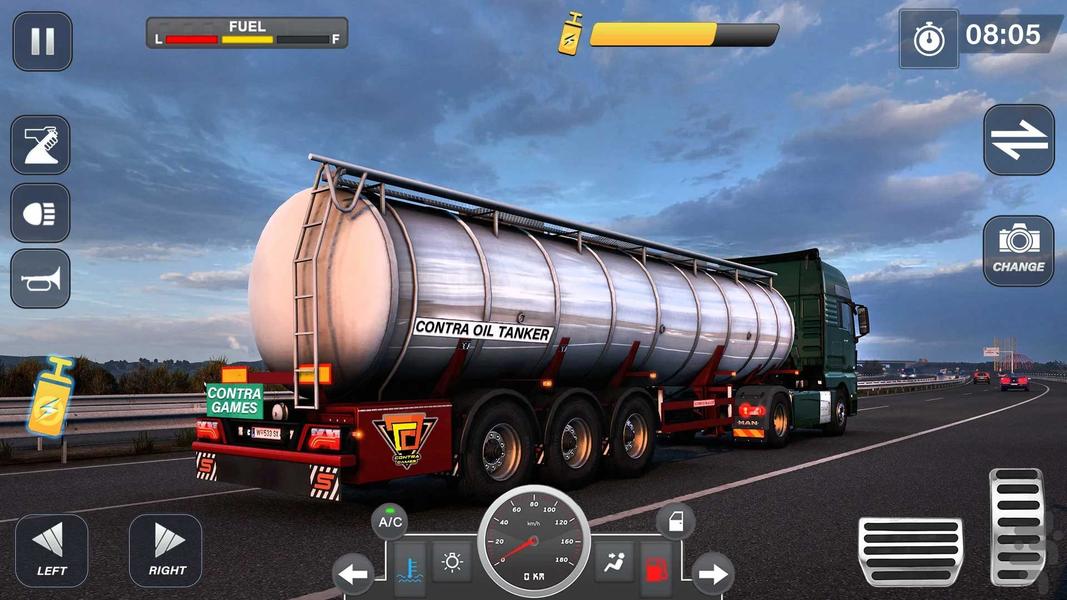Screen dimensions: 1067x600
Task: Steer with the LEFT button
Action: 51,550
